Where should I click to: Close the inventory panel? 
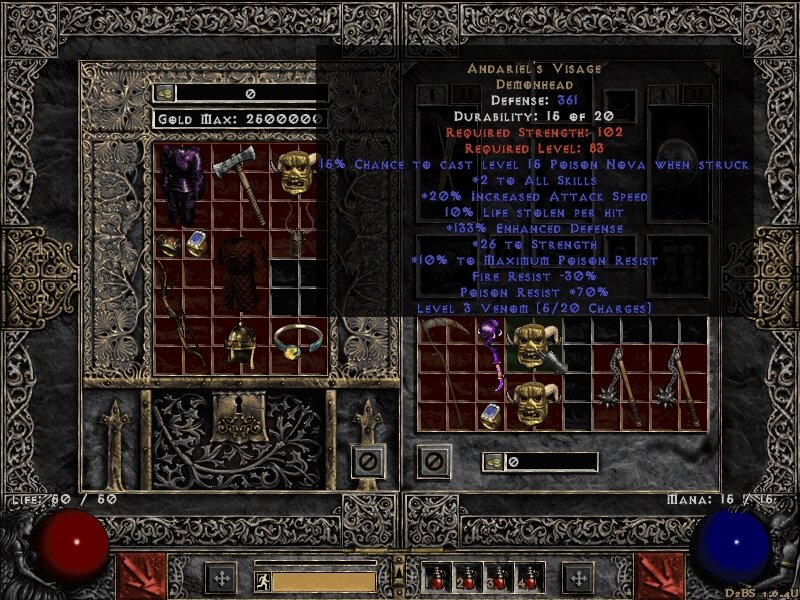coord(433,461)
